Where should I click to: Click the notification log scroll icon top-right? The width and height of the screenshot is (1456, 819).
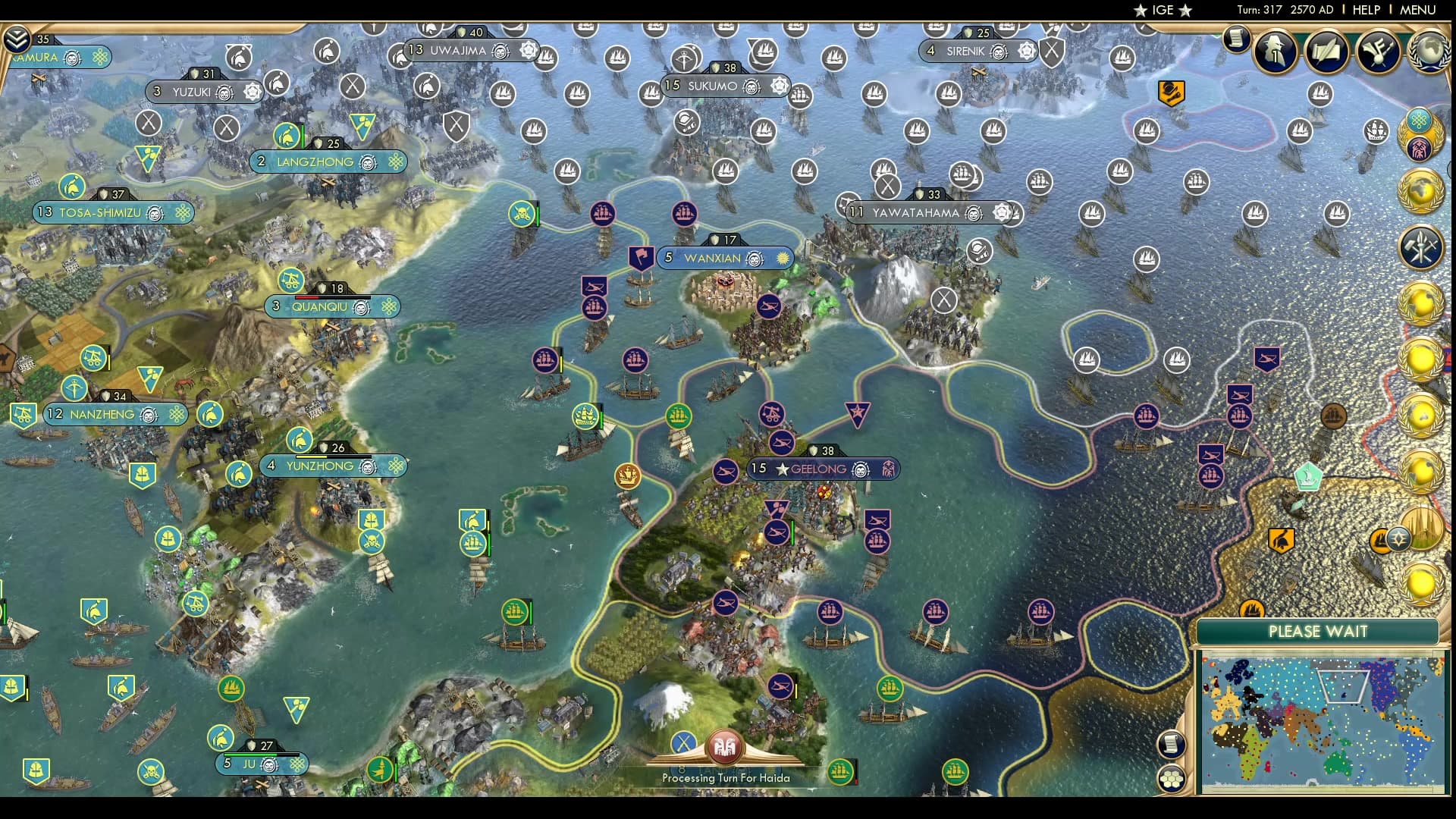[1237, 38]
